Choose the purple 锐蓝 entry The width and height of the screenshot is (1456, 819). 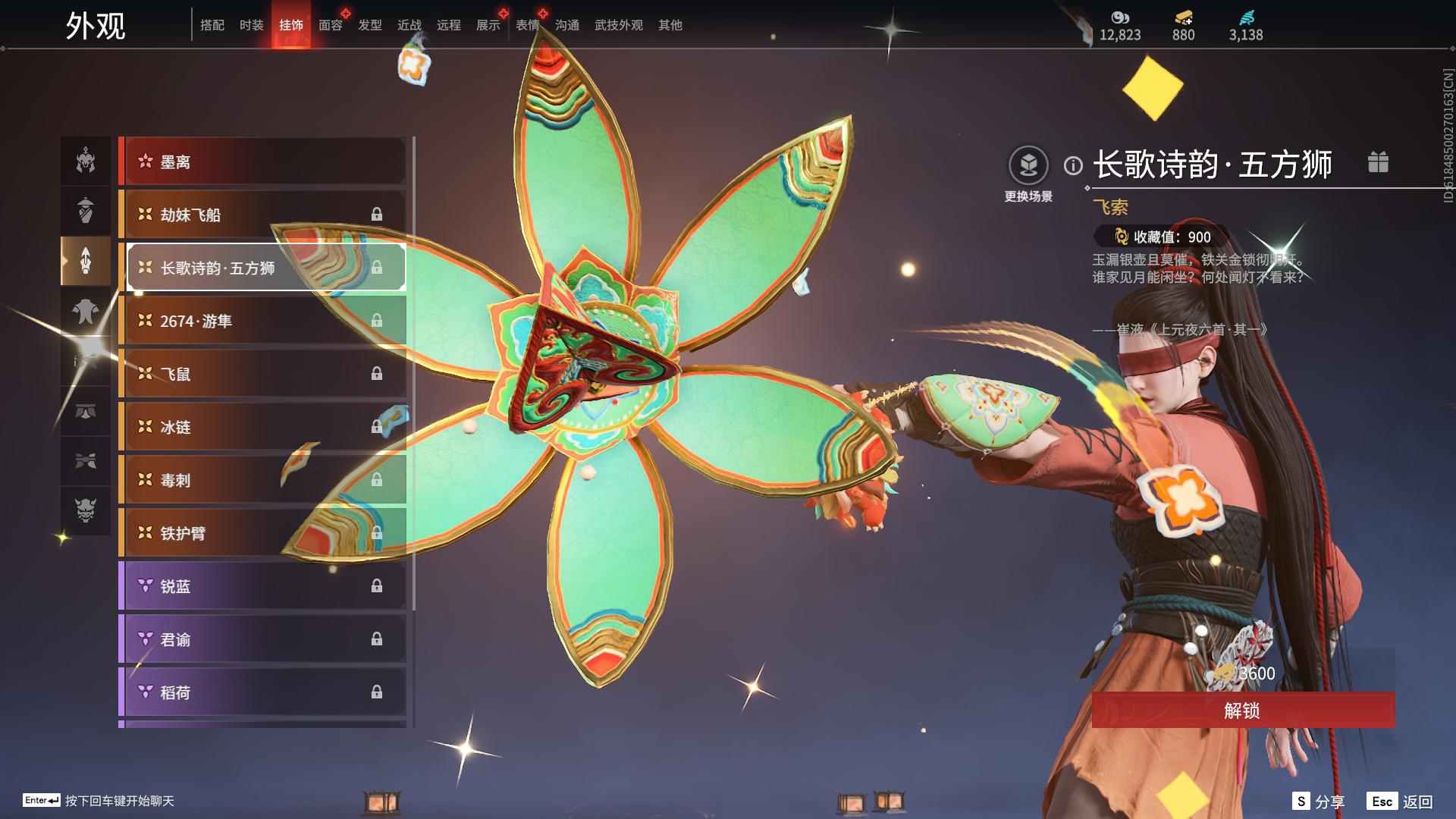point(262,586)
